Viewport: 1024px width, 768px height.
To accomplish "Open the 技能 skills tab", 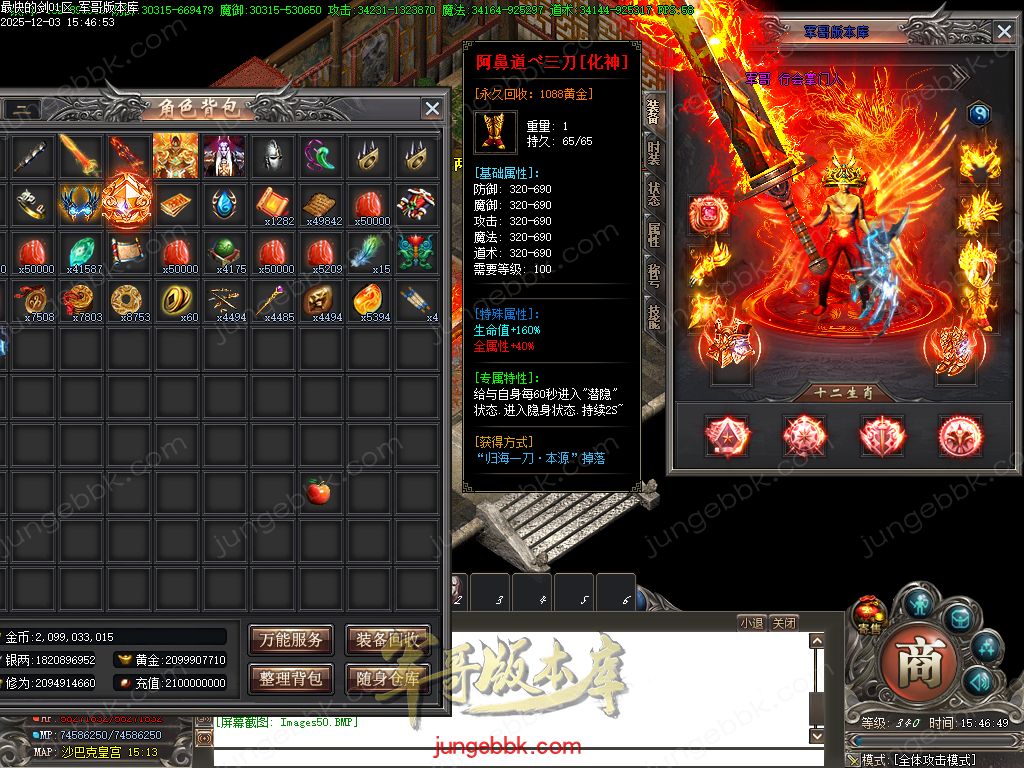I will [653, 316].
